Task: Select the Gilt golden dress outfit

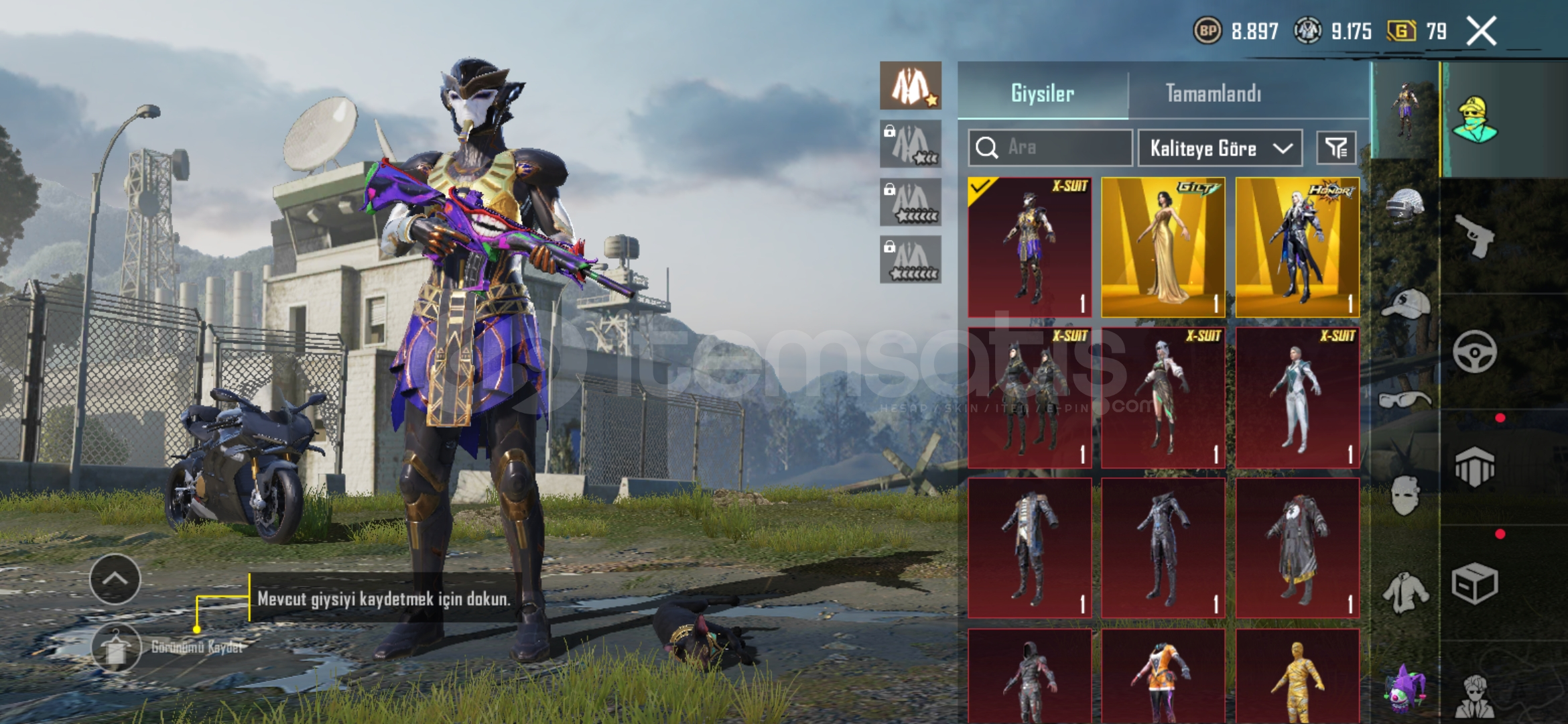Action: coord(1163,247)
